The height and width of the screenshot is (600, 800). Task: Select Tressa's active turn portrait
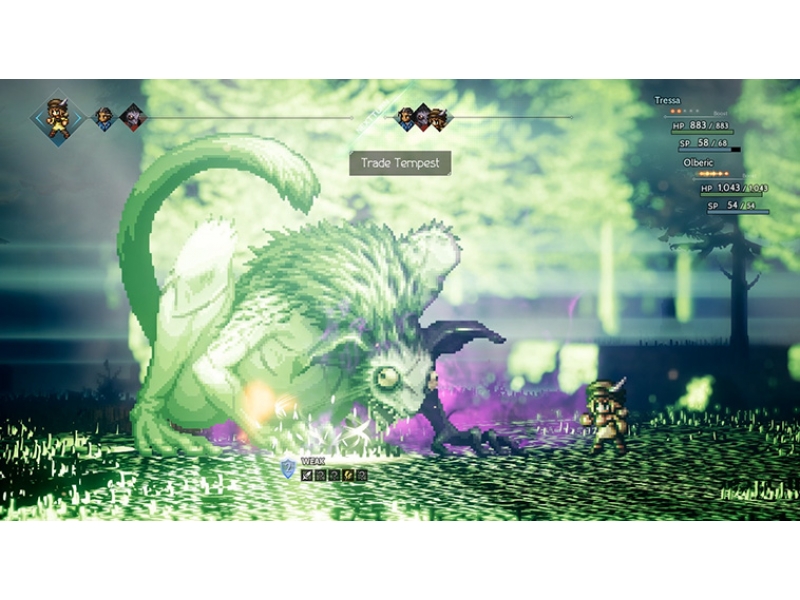[x=60, y=118]
